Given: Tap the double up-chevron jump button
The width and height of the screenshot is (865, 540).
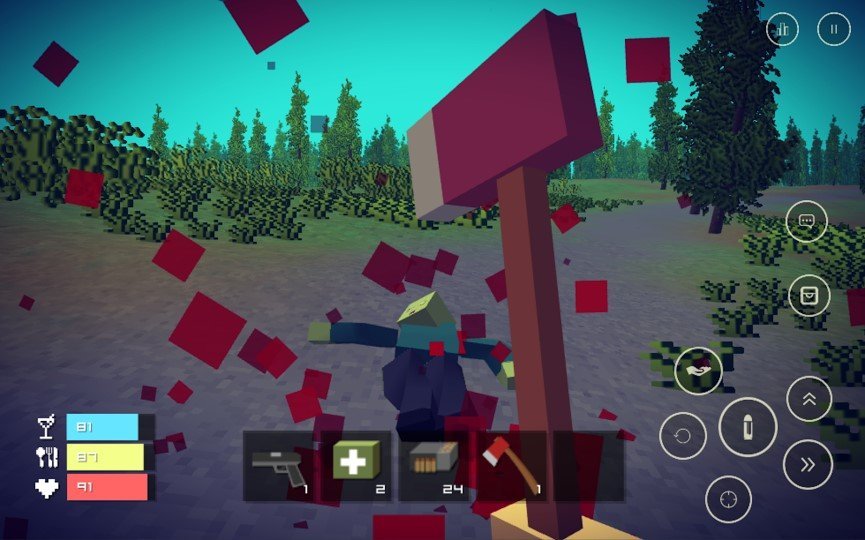Looking at the screenshot, I should [809, 399].
